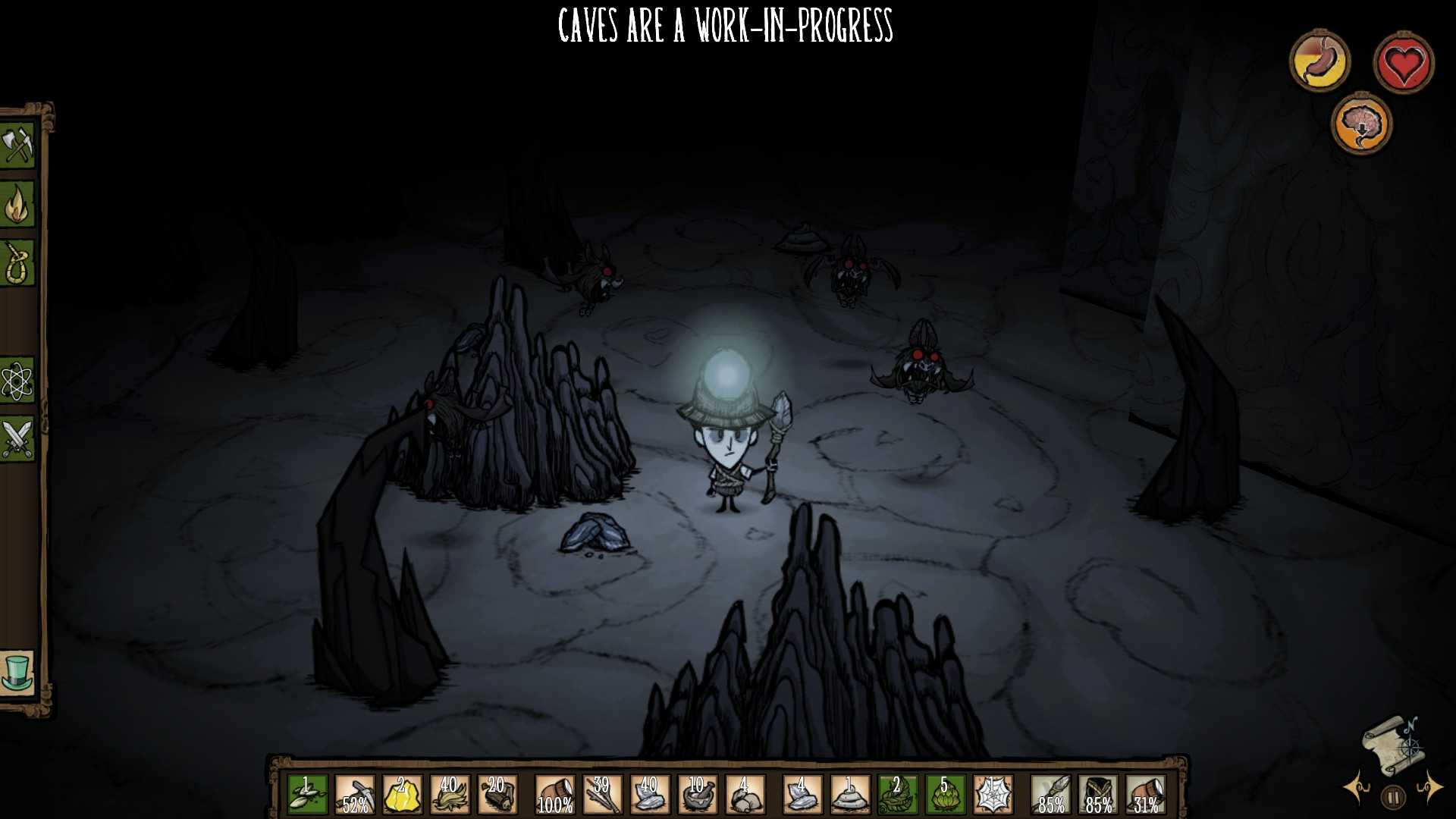Switch to the Fight crafting tab
The width and height of the screenshot is (1456, 819).
tap(17, 439)
